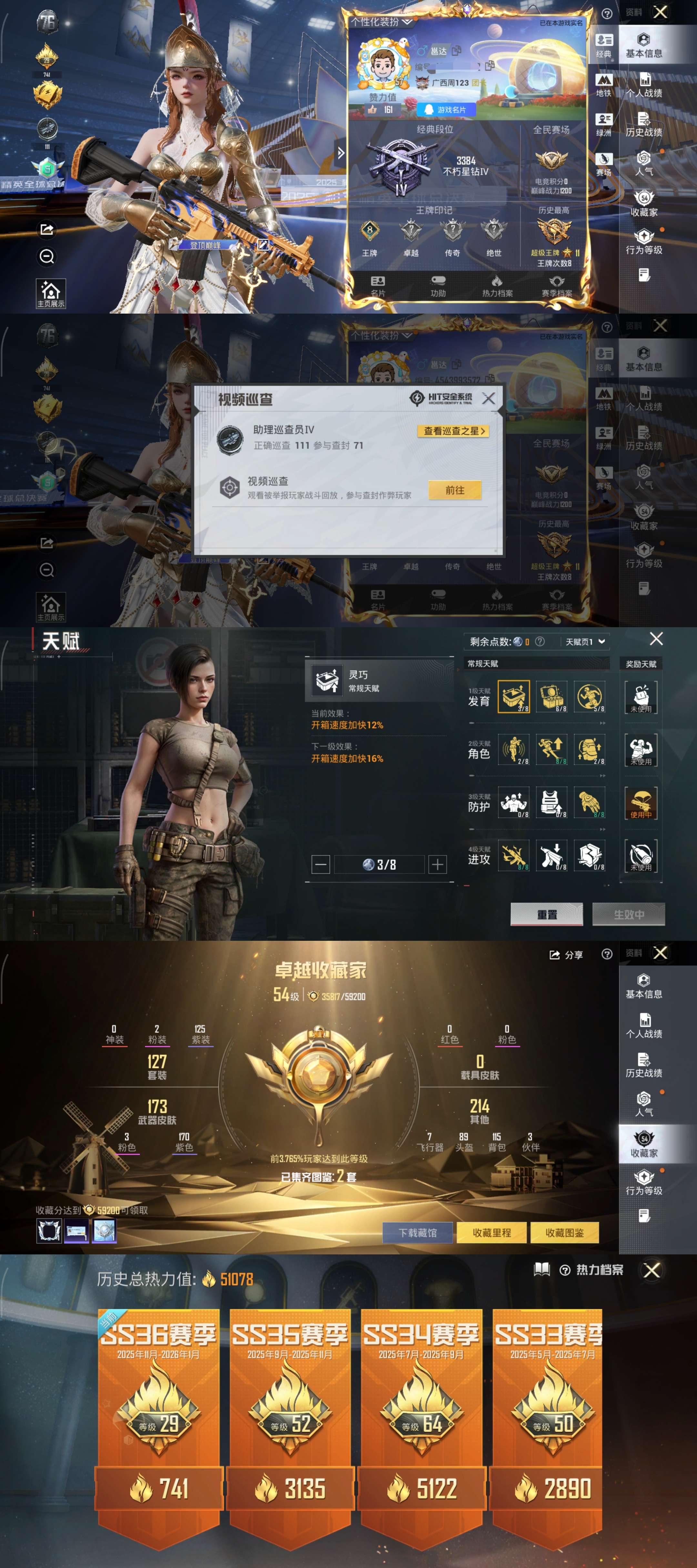Select the SS34赛季 heat card
Image resolution: width=697 pixels, height=1568 pixels.
(421, 1412)
